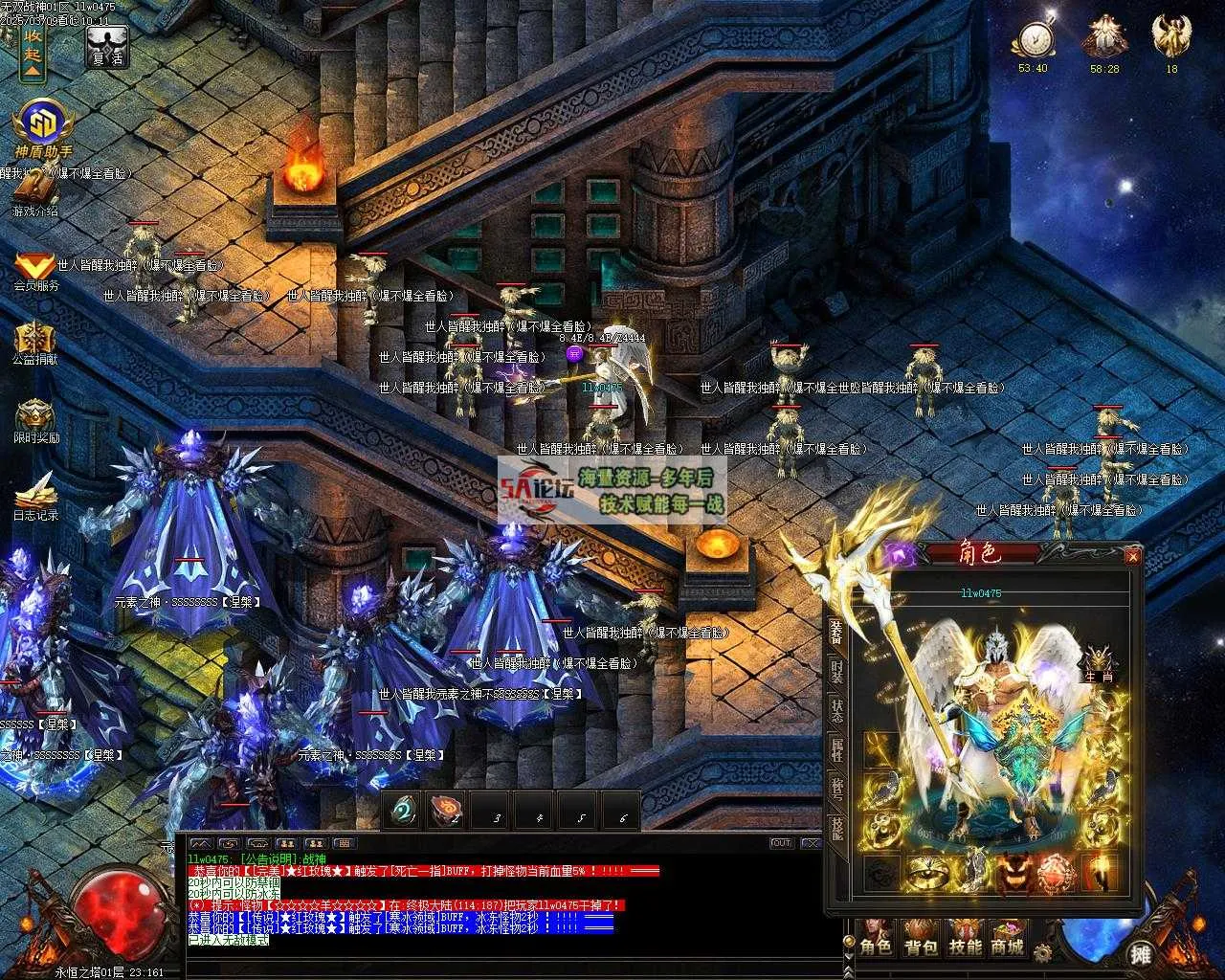
Task: Switch to the 属性 attributes tab
Action: point(837,749)
